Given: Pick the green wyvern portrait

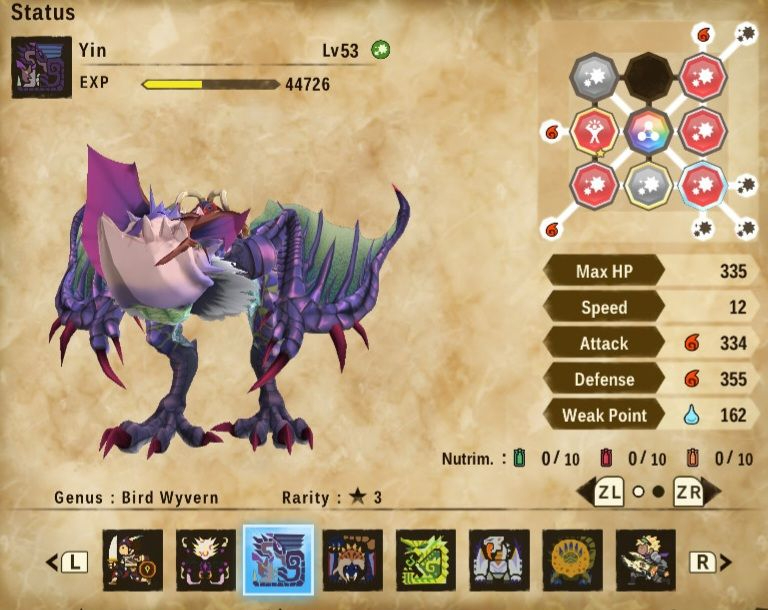Looking at the screenshot, I should (426, 560).
